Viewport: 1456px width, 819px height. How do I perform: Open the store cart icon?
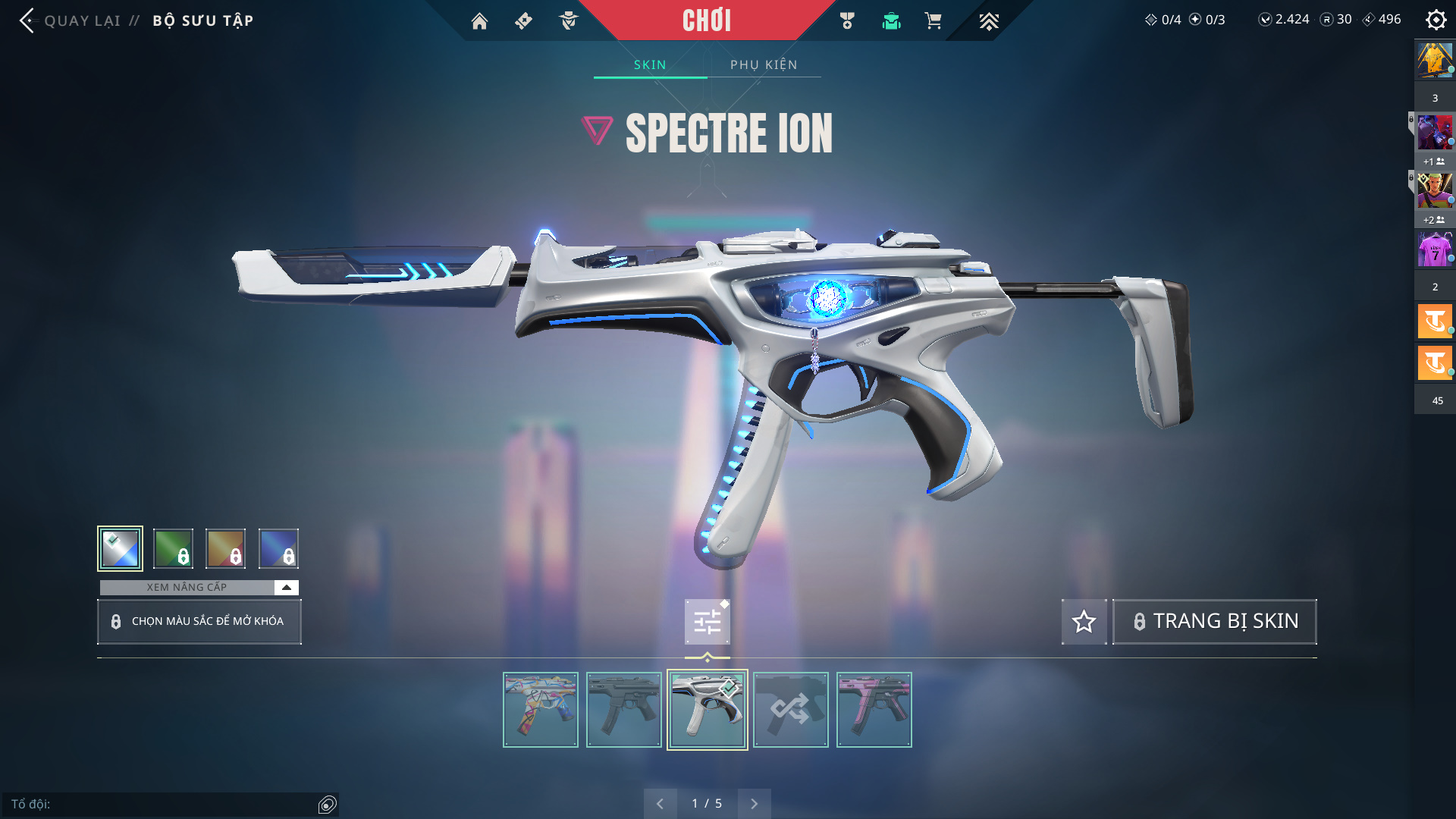point(933,21)
